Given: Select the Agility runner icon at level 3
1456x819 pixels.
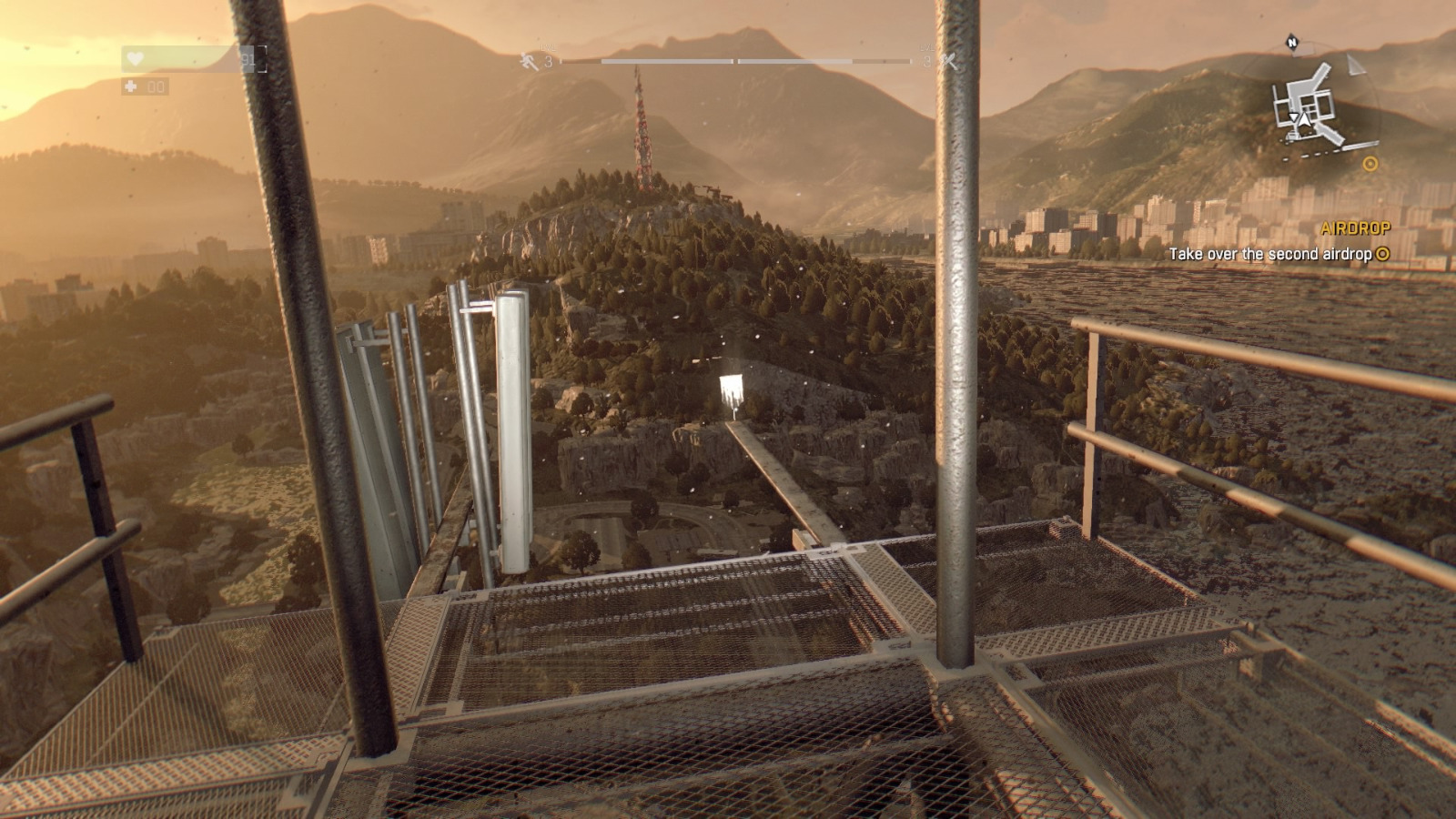Looking at the screenshot, I should coord(527,62).
